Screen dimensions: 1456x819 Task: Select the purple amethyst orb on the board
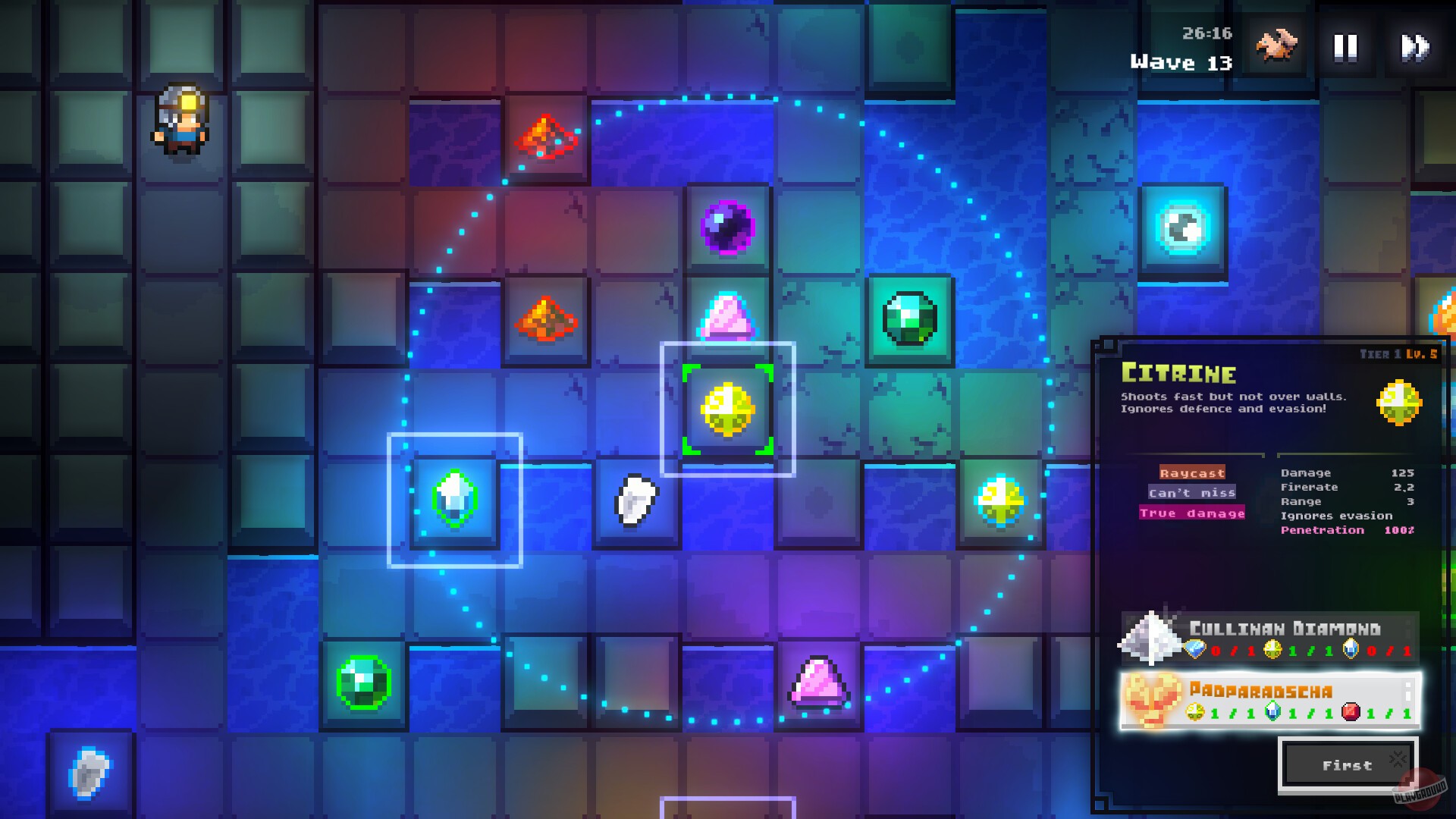[x=726, y=227]
